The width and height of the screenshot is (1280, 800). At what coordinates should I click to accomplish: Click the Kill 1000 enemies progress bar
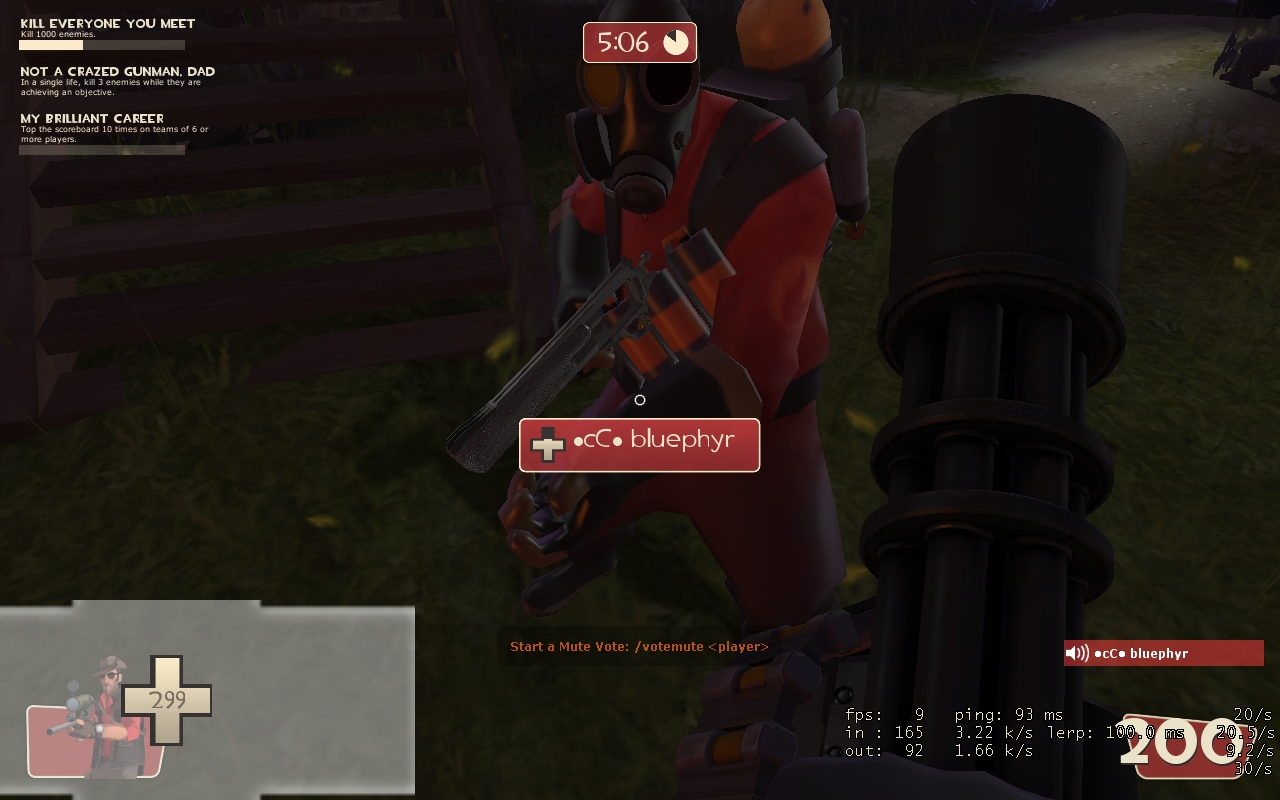tap(101, 45)
